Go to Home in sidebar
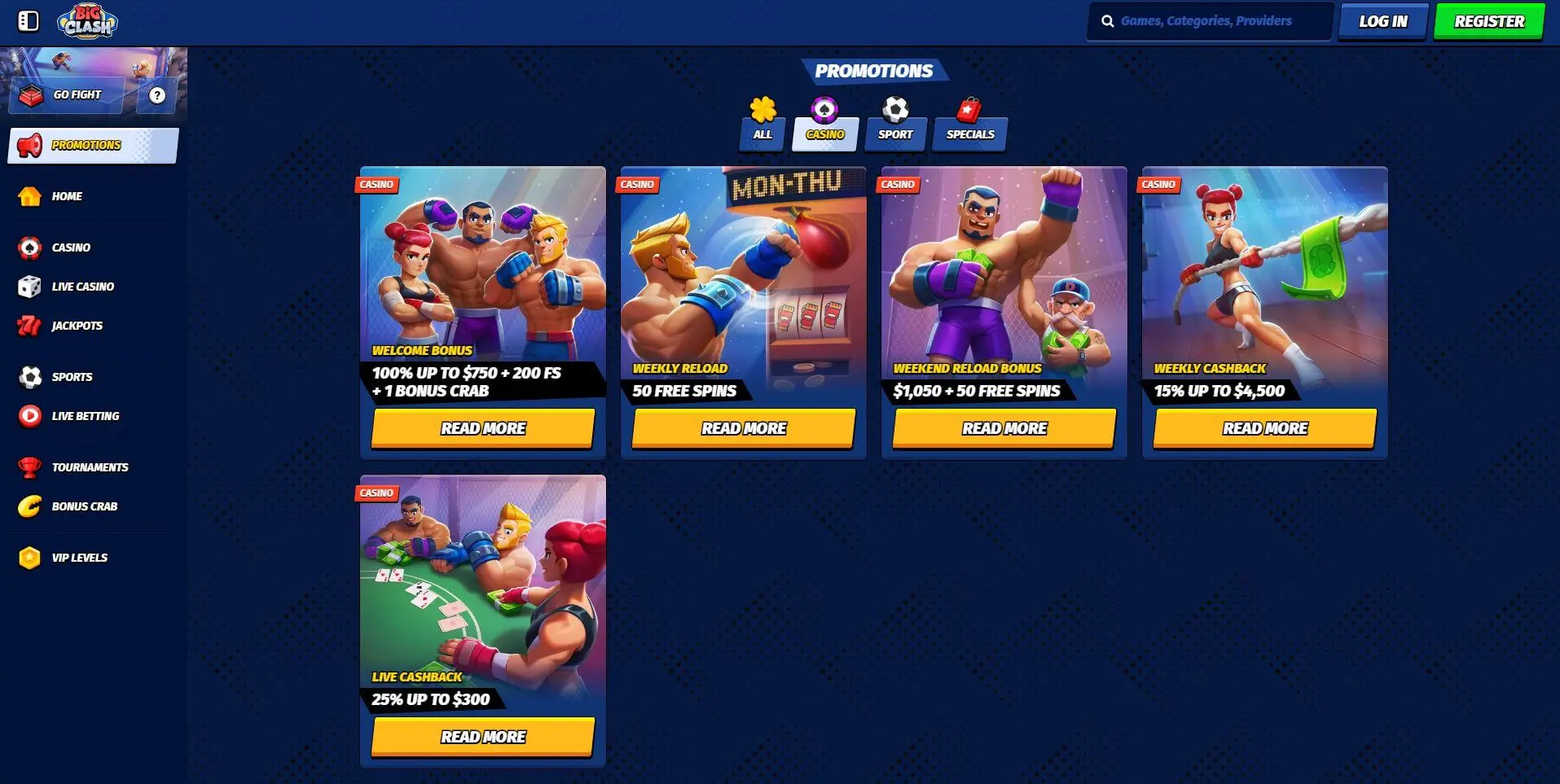Viewport: 1560px width, 784px height. tap(67, 196)
